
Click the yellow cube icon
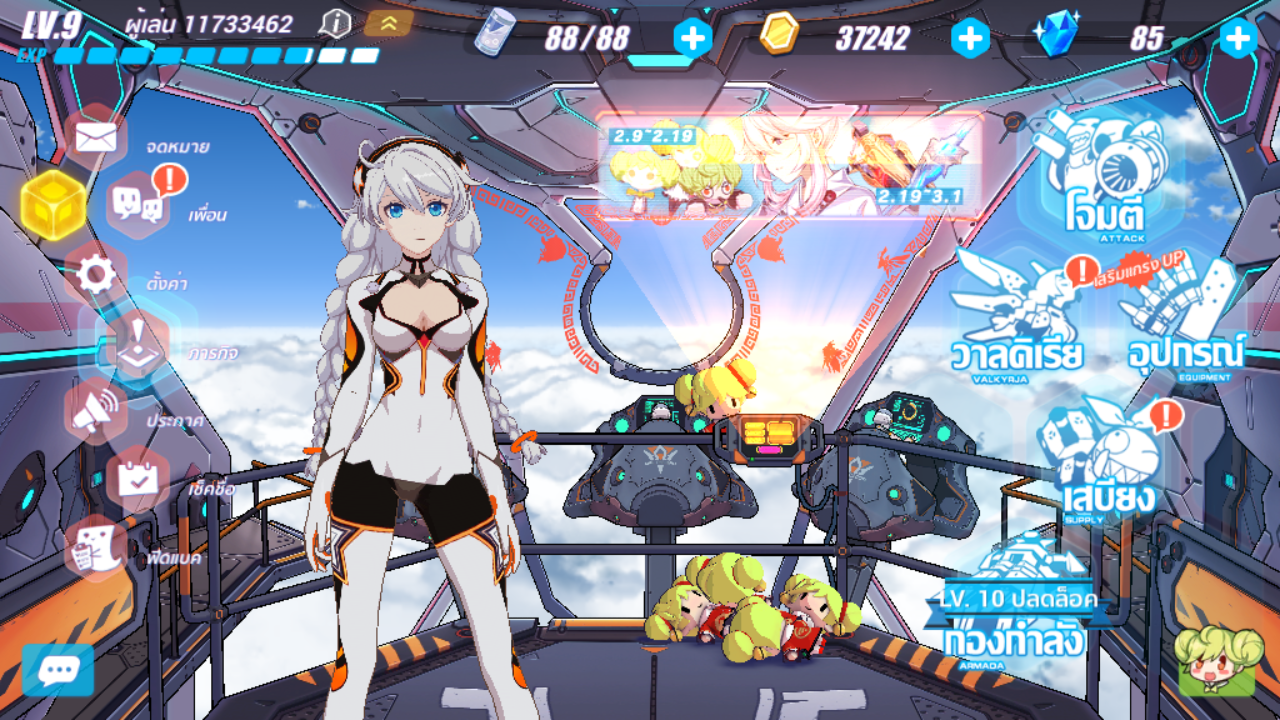(x=53, y=204)
